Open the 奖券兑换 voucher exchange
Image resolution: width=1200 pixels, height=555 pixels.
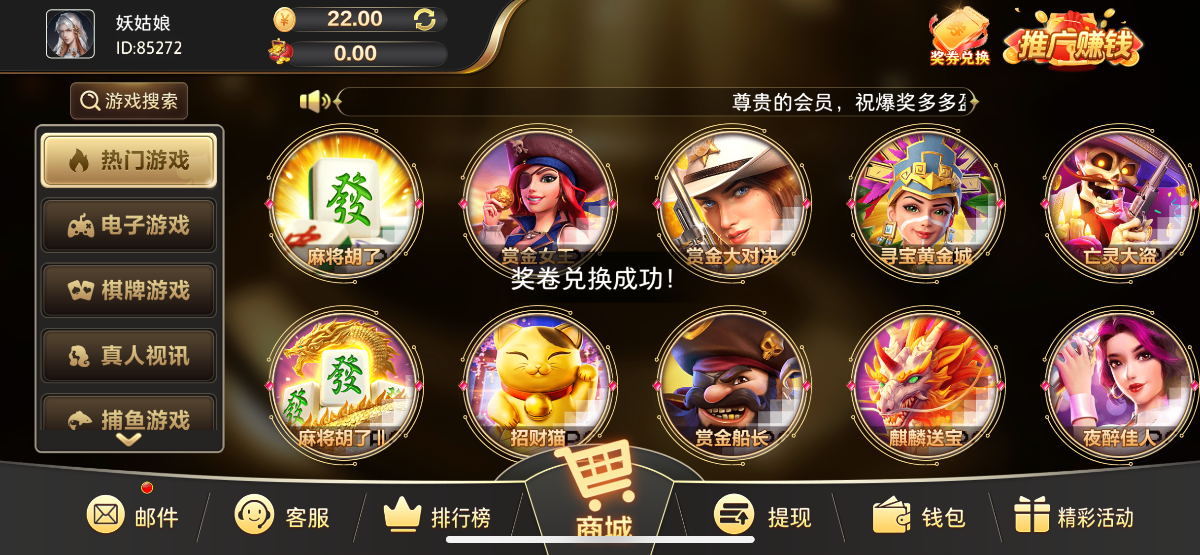pyautogui.click(x=959, y=36)
